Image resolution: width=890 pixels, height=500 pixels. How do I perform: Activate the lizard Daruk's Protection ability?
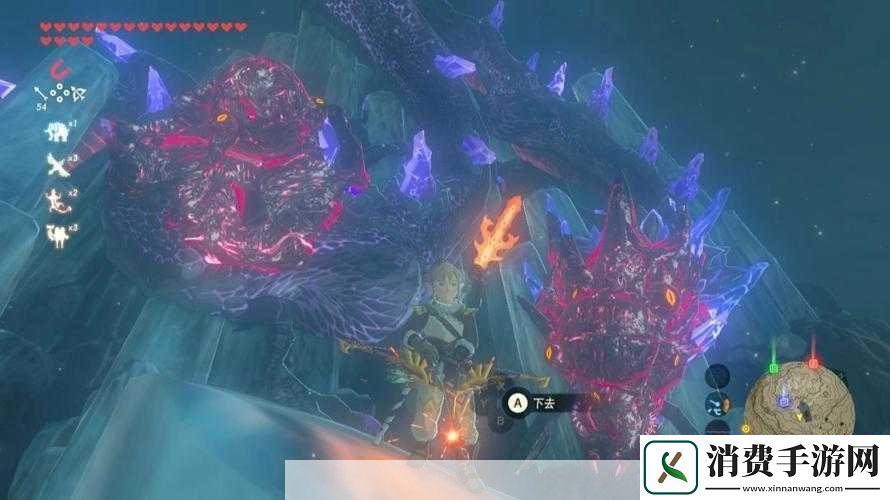[56, 200]
